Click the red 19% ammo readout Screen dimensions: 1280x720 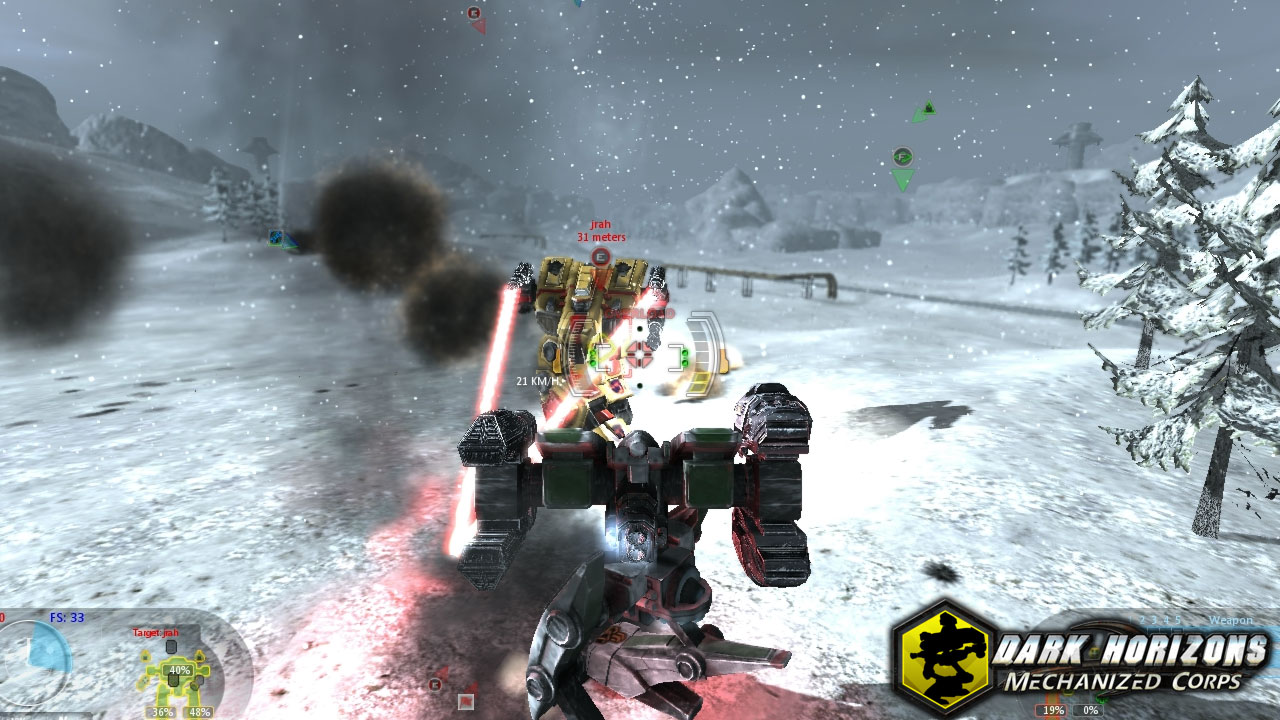[1049, 710]
